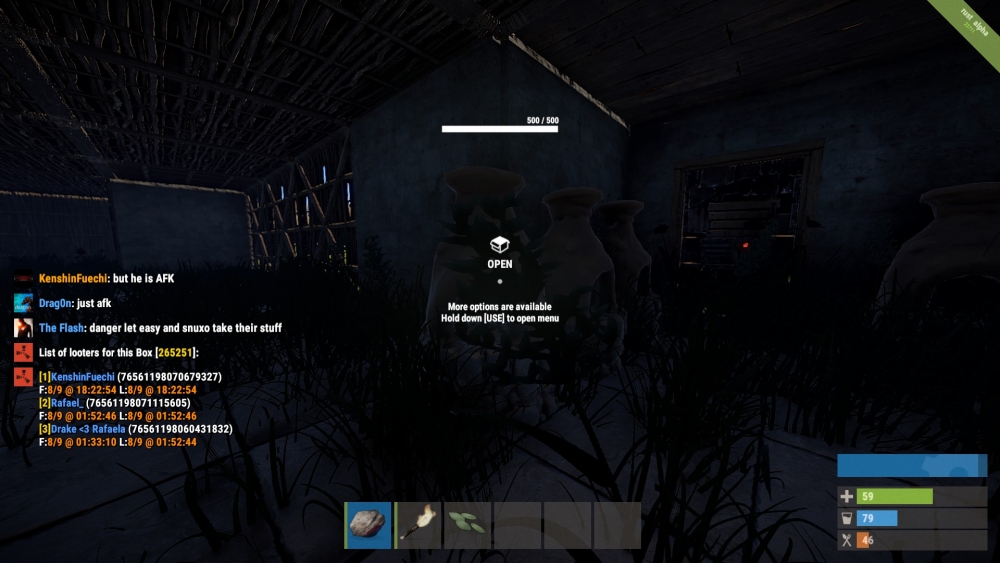Screen dimensions: 1000x563
Task: Click The Flash's chat avatar
Action: click(23, 328)
